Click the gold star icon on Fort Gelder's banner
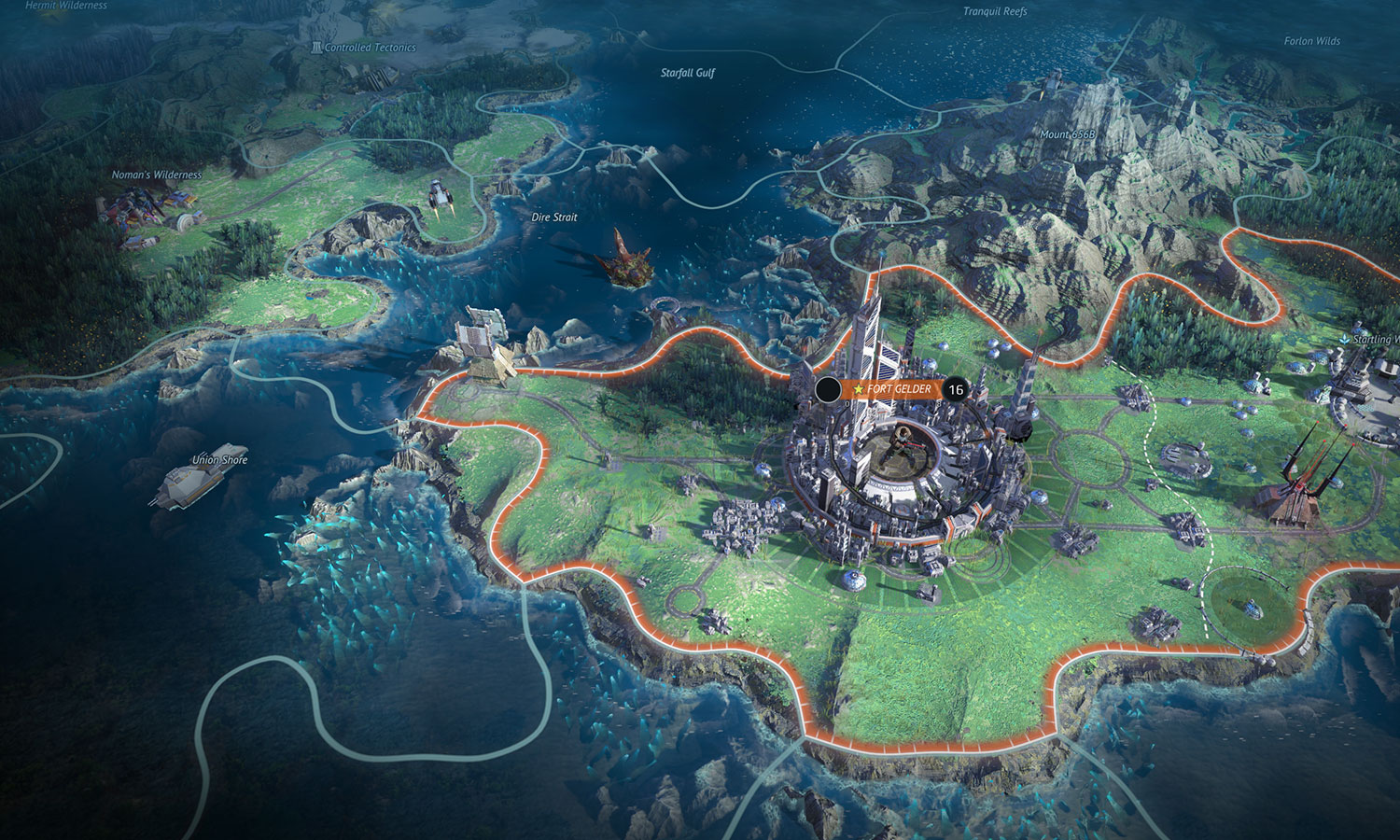Viewport: 1400px width, 840px height. (859, 388)
